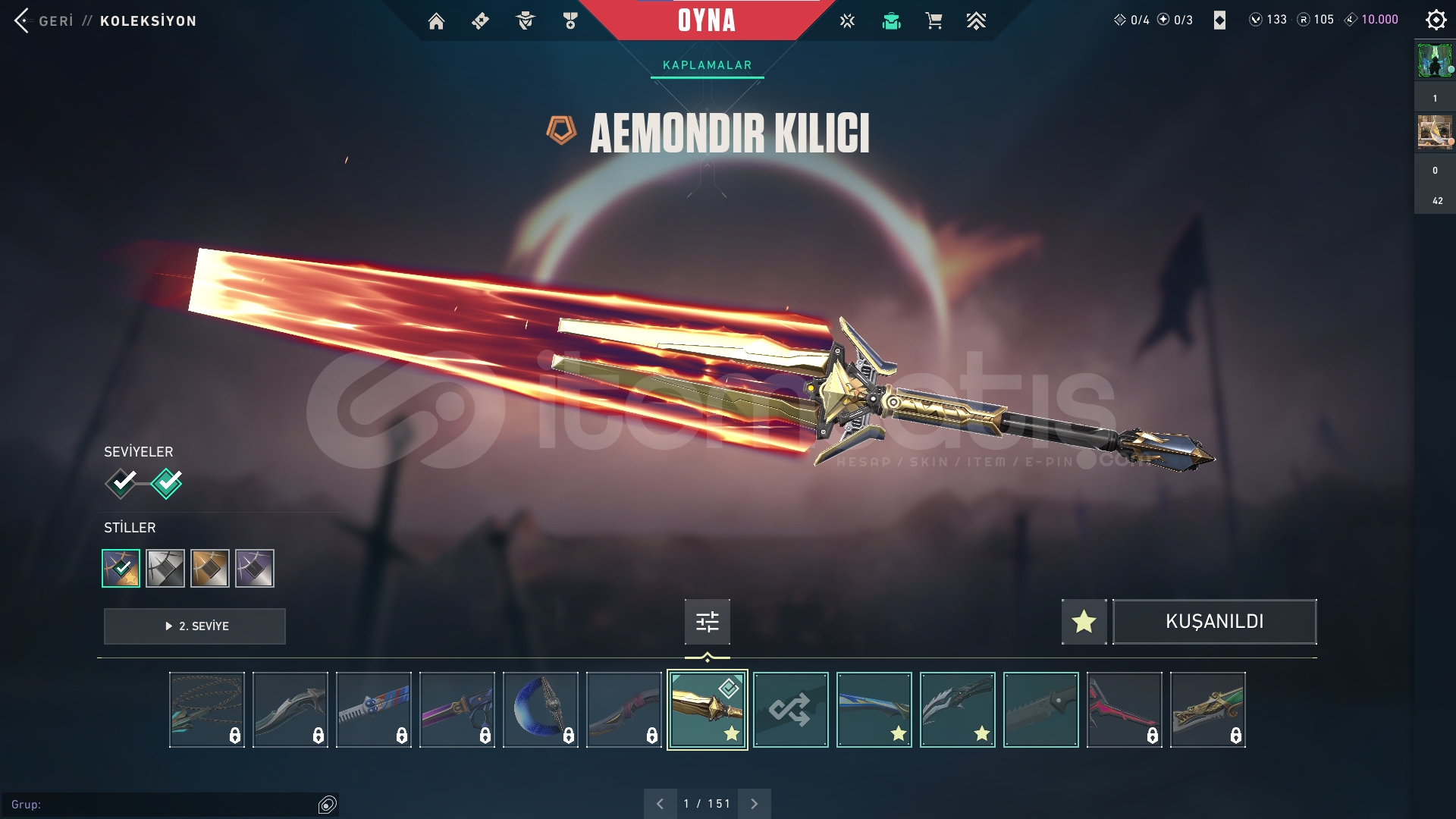Viewport: 1456px width, 819px height.
Task: Open the top player avatar in sidebar
Action: click(1434, 61)
